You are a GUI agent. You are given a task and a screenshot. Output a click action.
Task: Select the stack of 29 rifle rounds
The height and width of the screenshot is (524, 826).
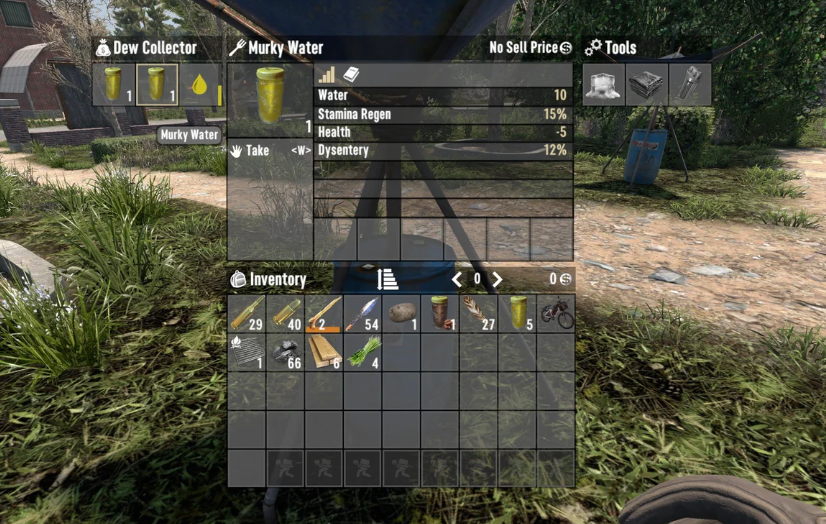pos(247,313)
